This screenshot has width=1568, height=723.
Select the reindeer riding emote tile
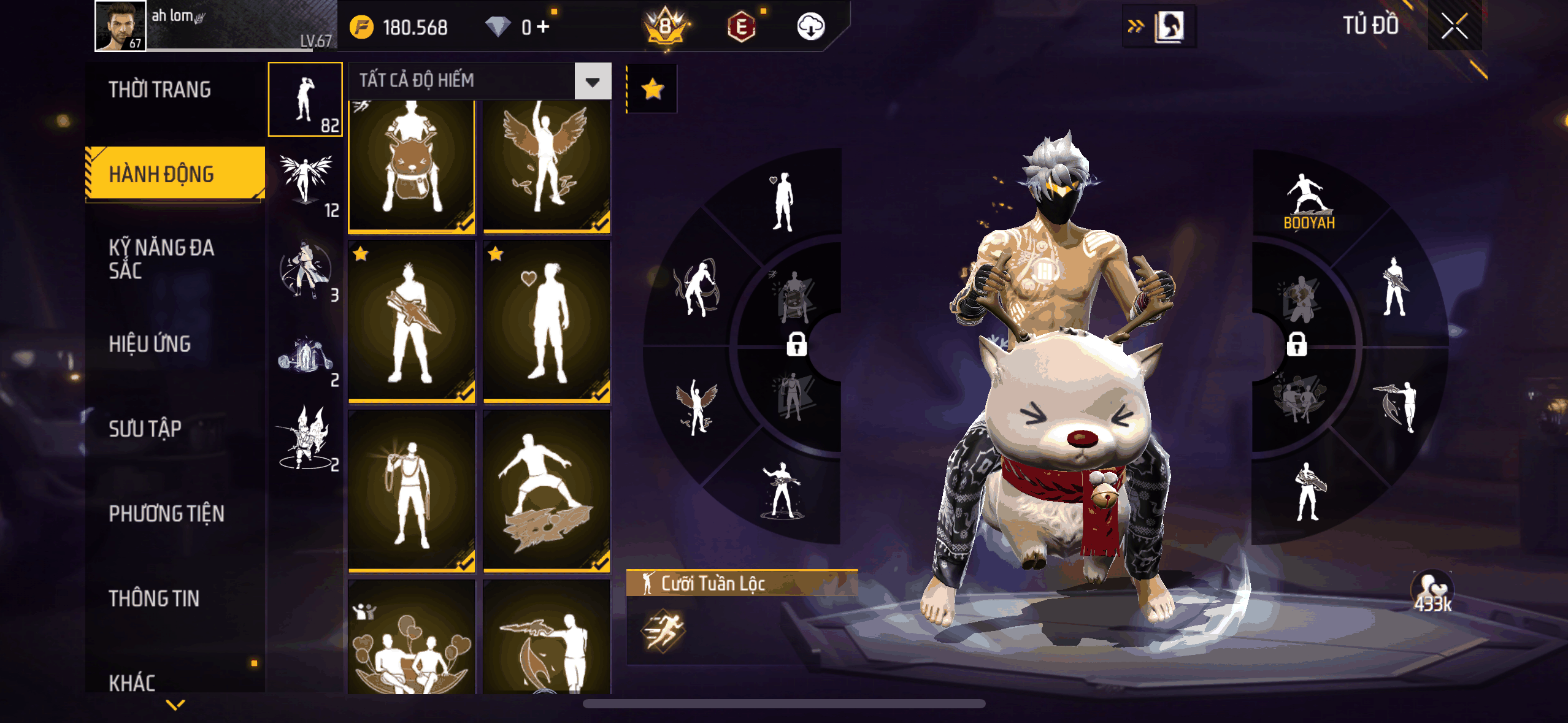412,166
